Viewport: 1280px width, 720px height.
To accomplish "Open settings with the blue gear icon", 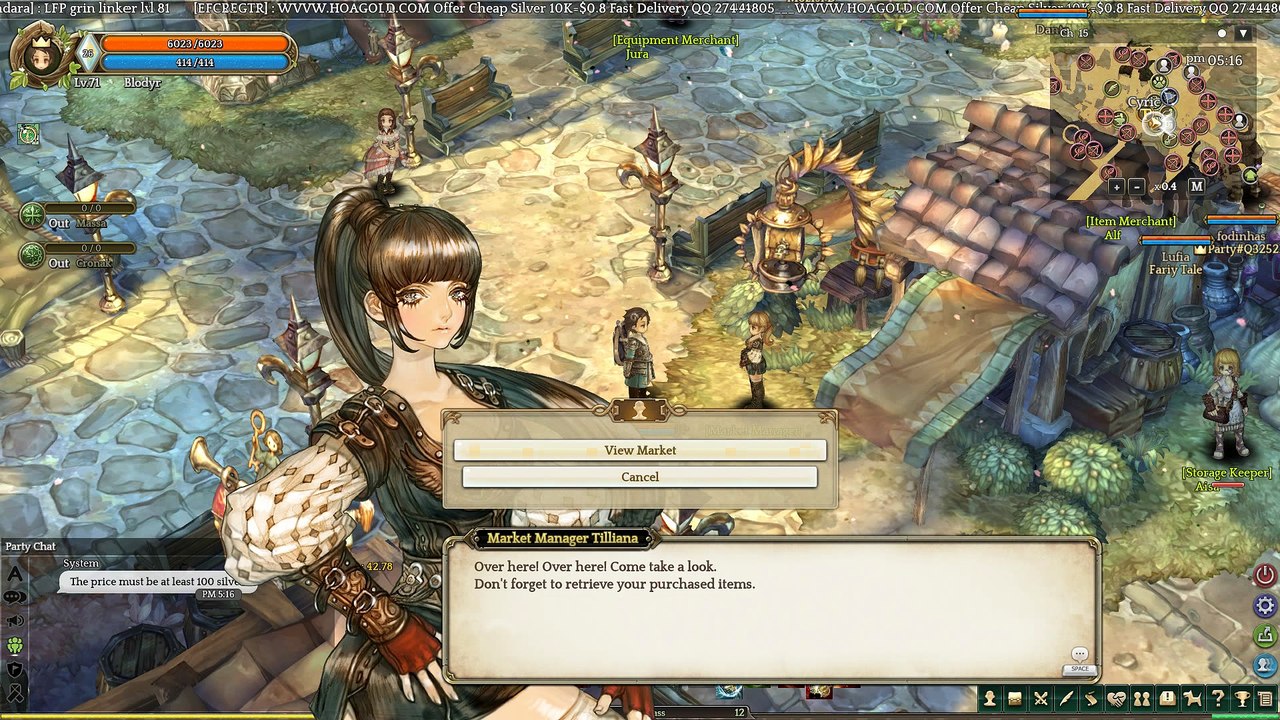I will [1265, 605].
